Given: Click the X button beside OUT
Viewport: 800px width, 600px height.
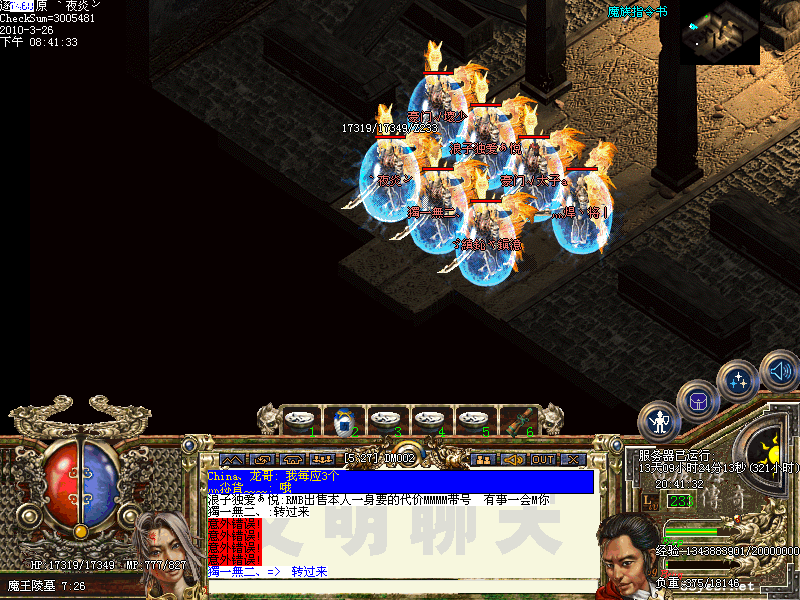Looking at the screenshot, I should point(572,459).
